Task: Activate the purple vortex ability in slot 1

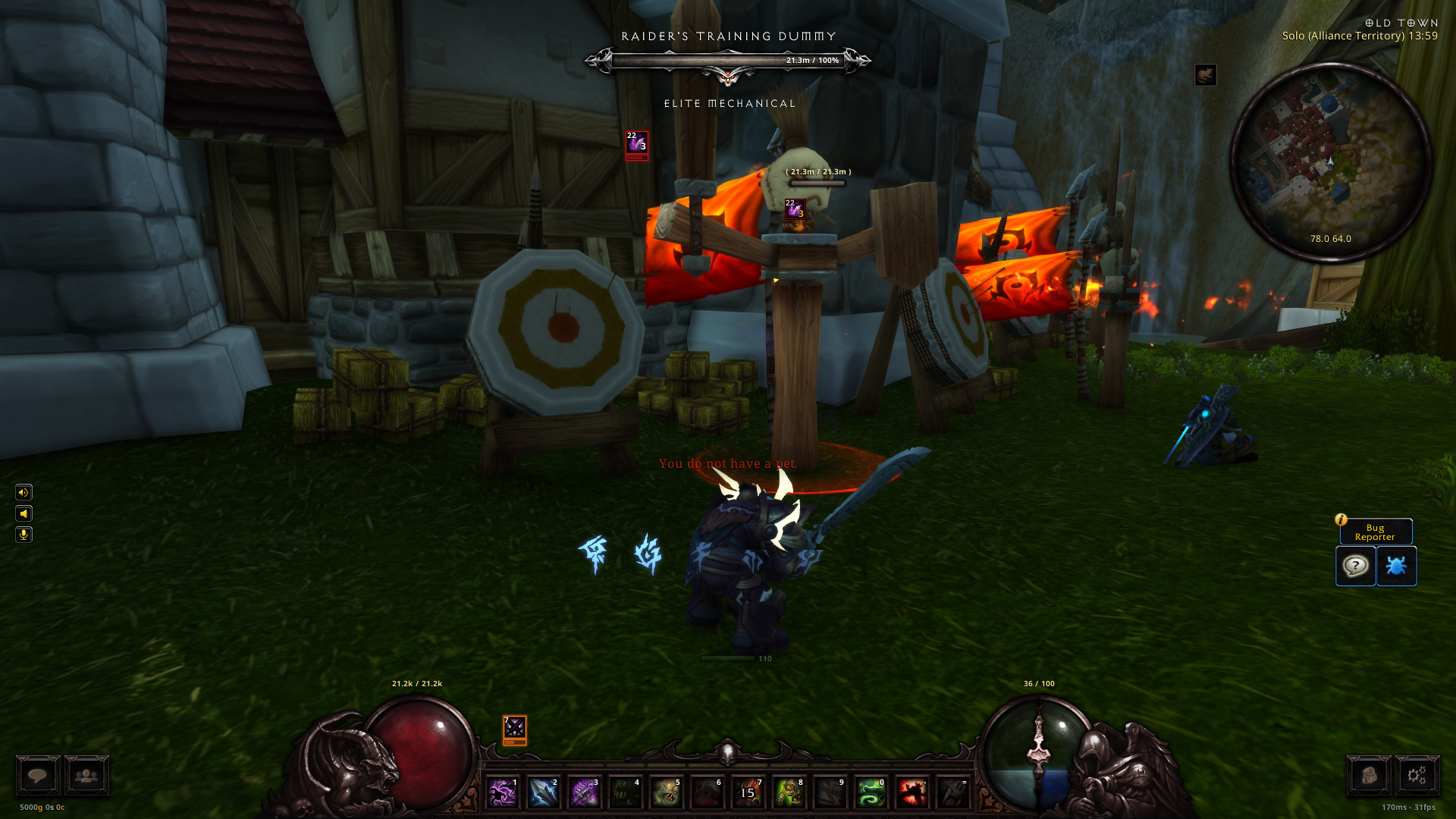Action: click(502, 792)
